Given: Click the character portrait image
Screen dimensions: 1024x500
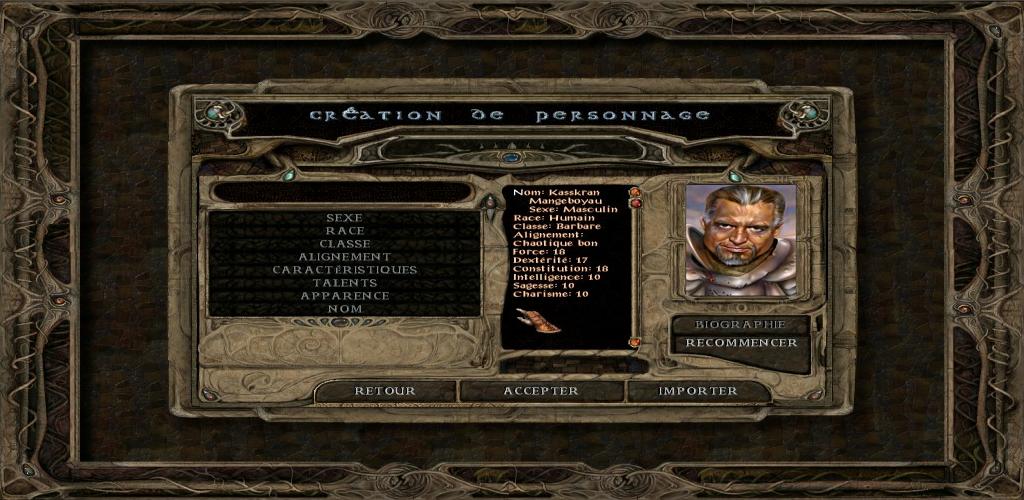Looking at the screenshot, I should pos(741,240).
